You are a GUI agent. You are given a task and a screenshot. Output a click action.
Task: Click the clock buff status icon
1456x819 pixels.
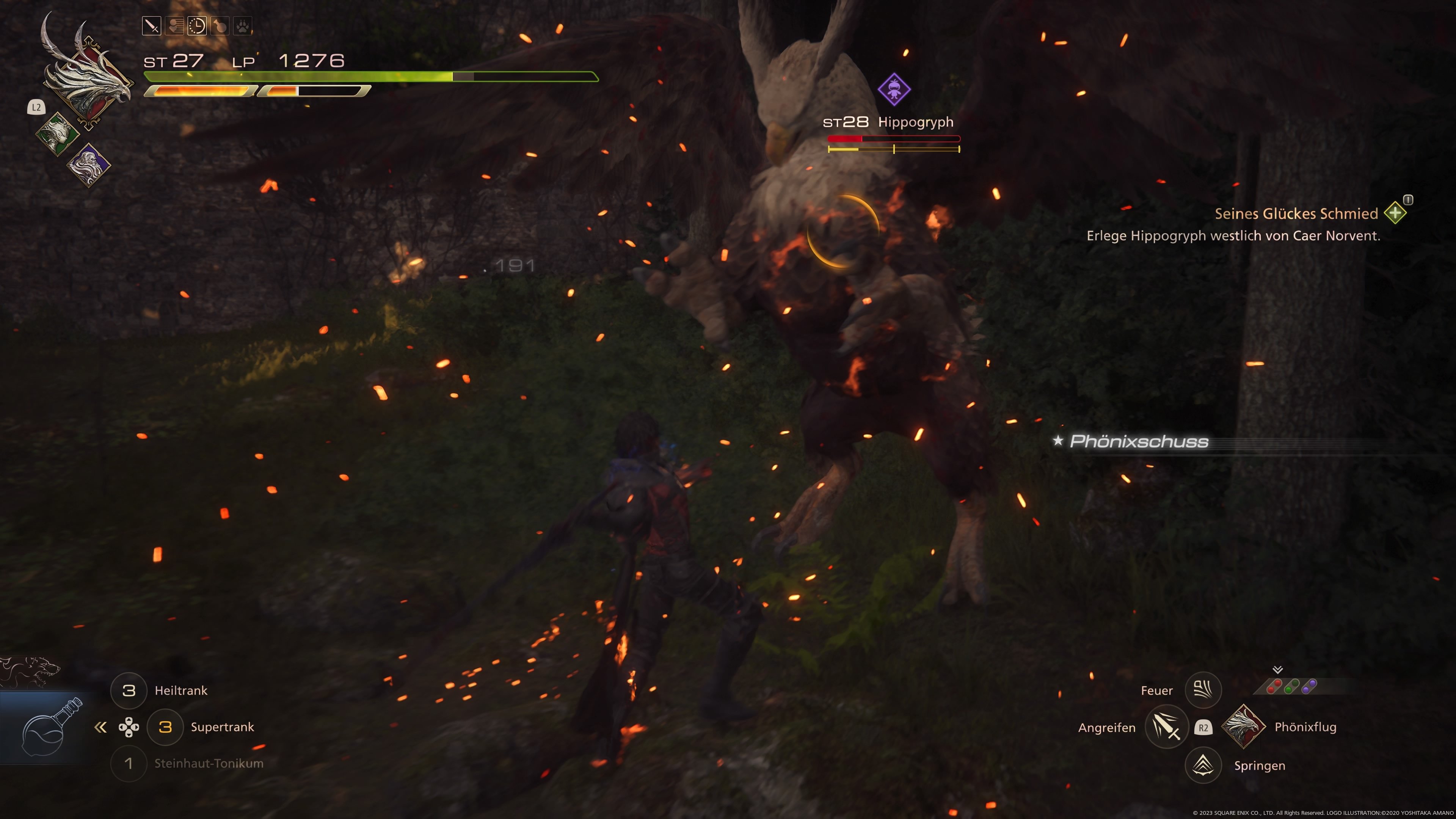click(197, 25)
